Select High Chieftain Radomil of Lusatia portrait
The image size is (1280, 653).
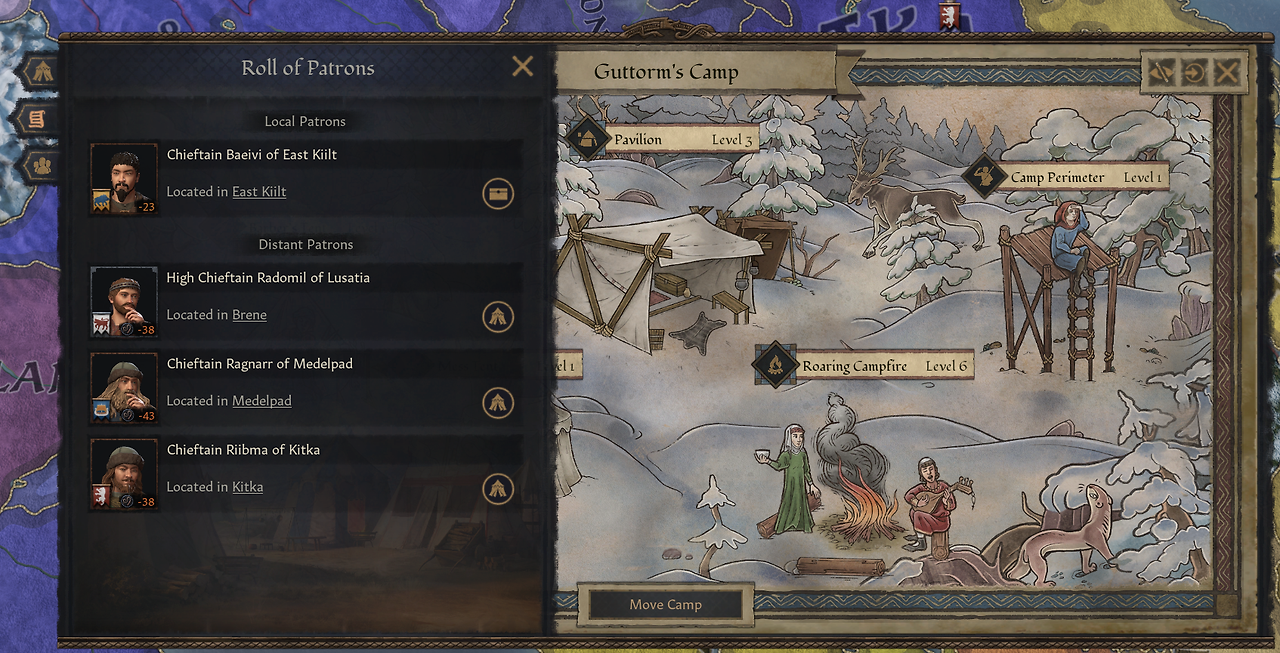coord(124,302)
